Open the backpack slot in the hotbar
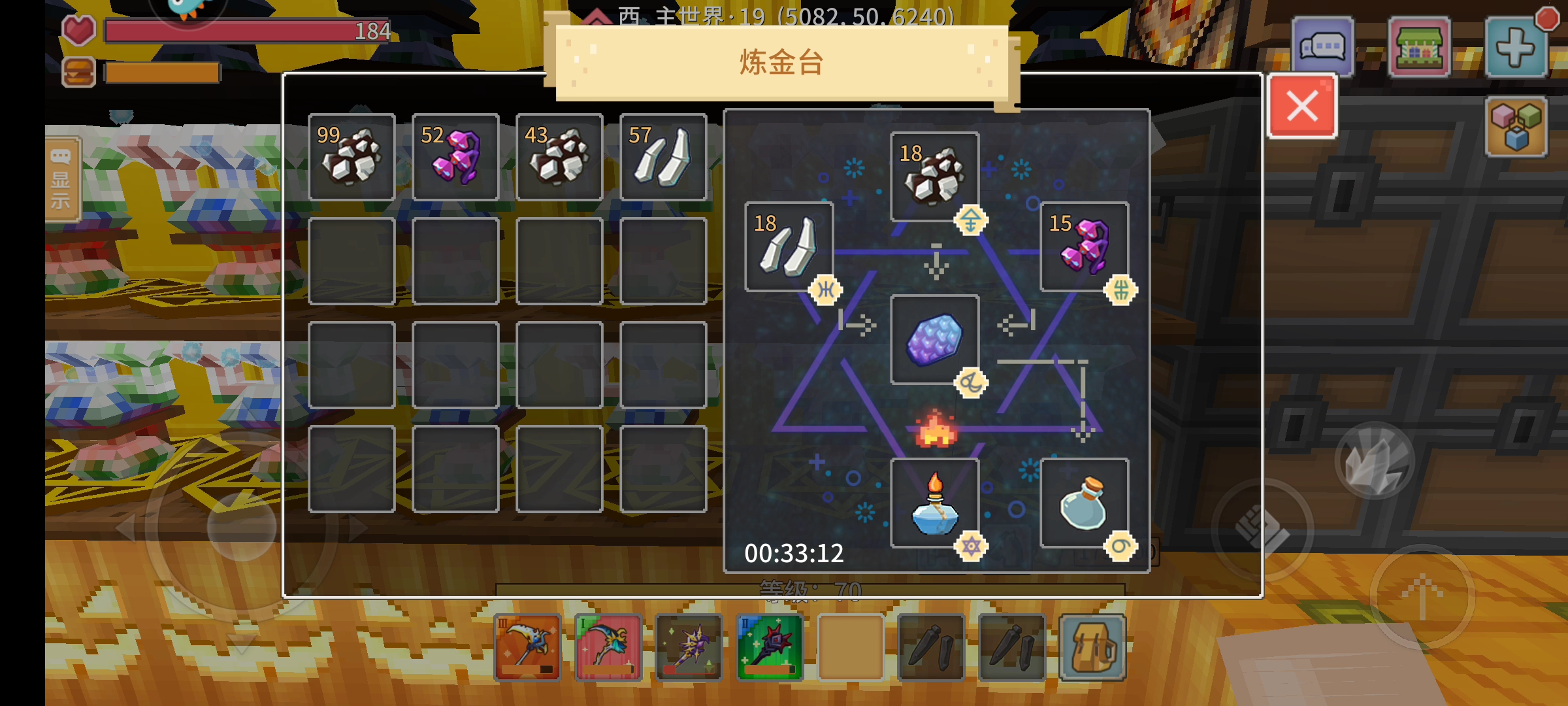1568x706 pixels. pyautogui.click(x=1092, y=647)
